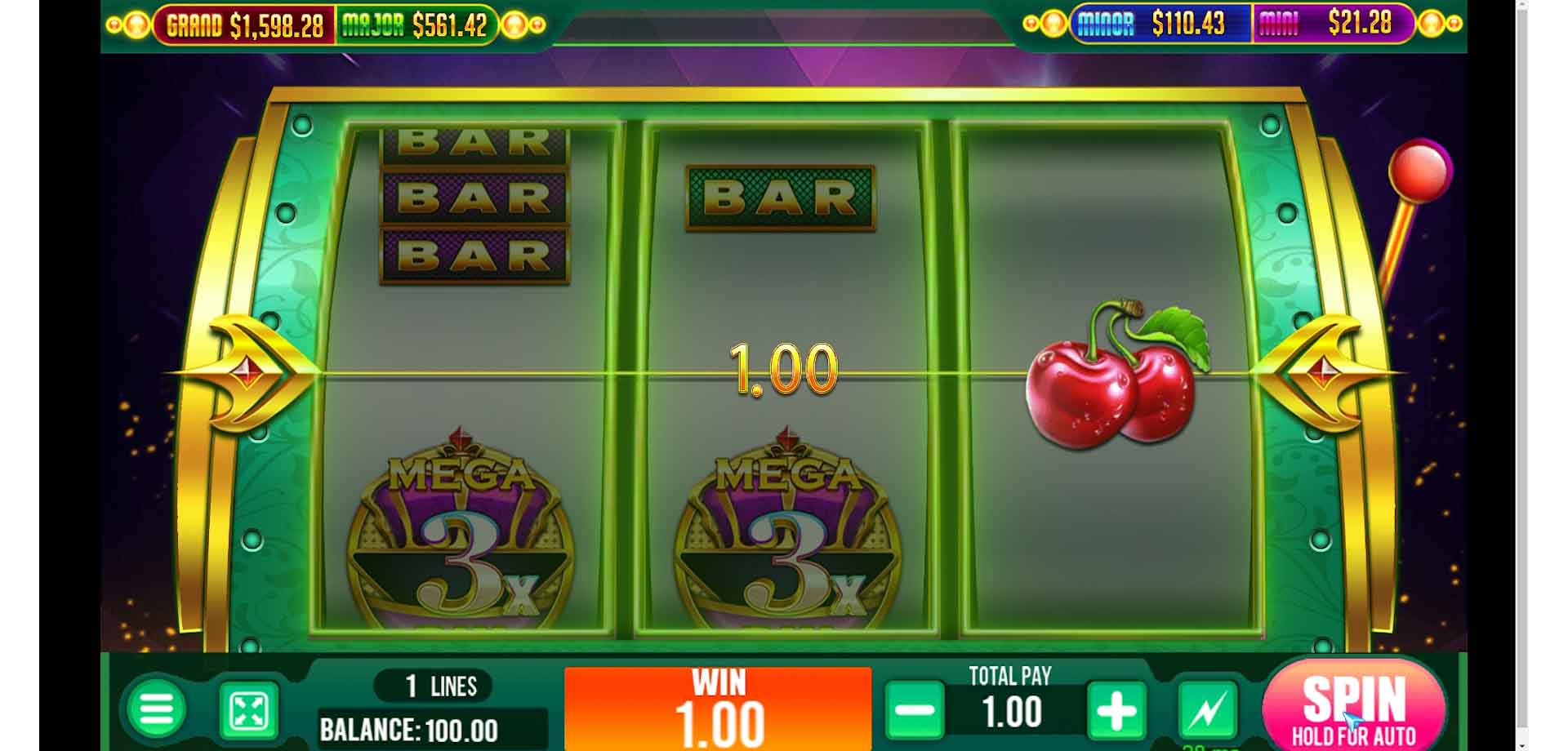
Task: Increase total pay with the plus button
Action: 1116,710
